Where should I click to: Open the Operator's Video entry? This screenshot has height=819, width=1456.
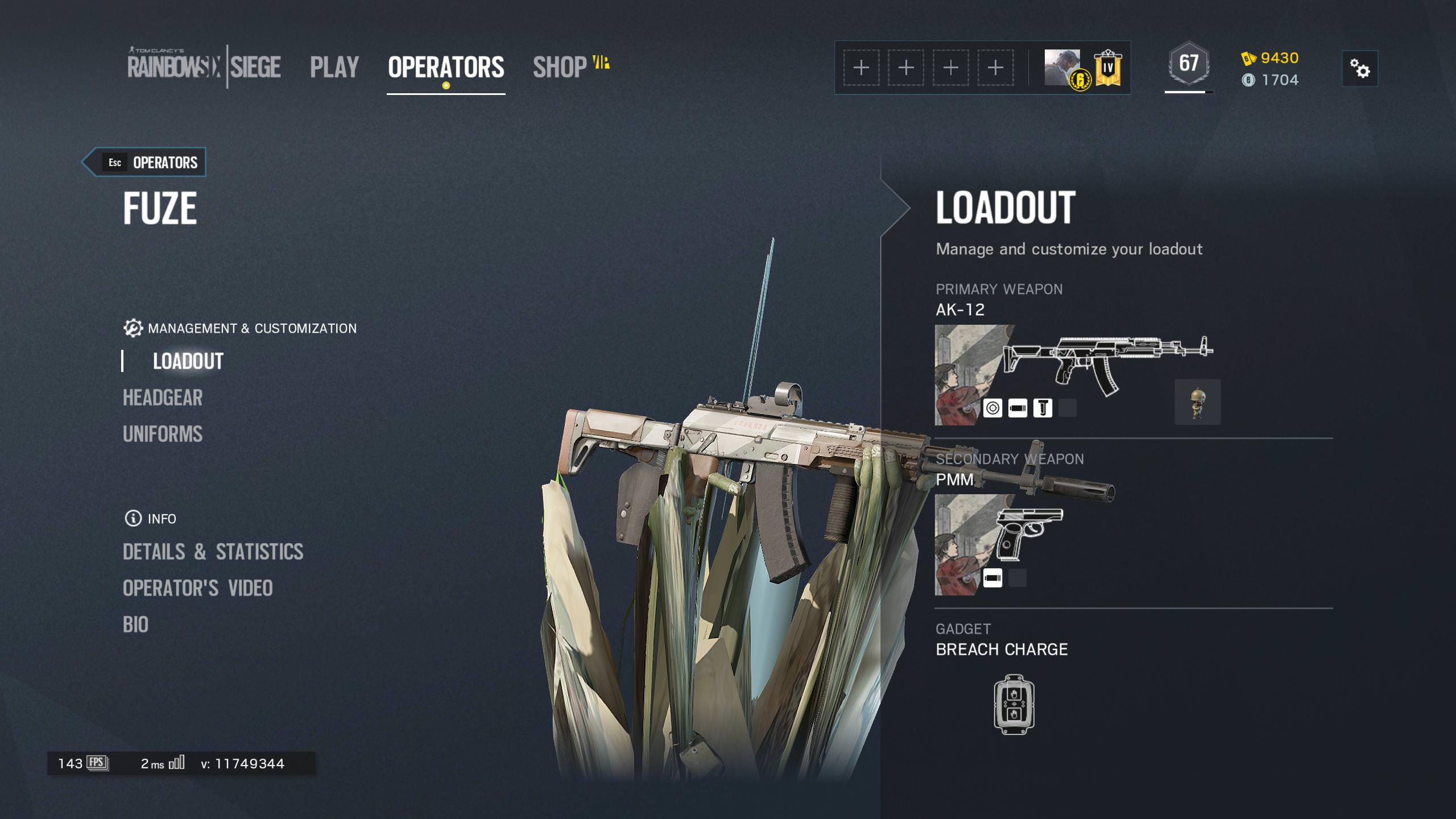point(198,588)
